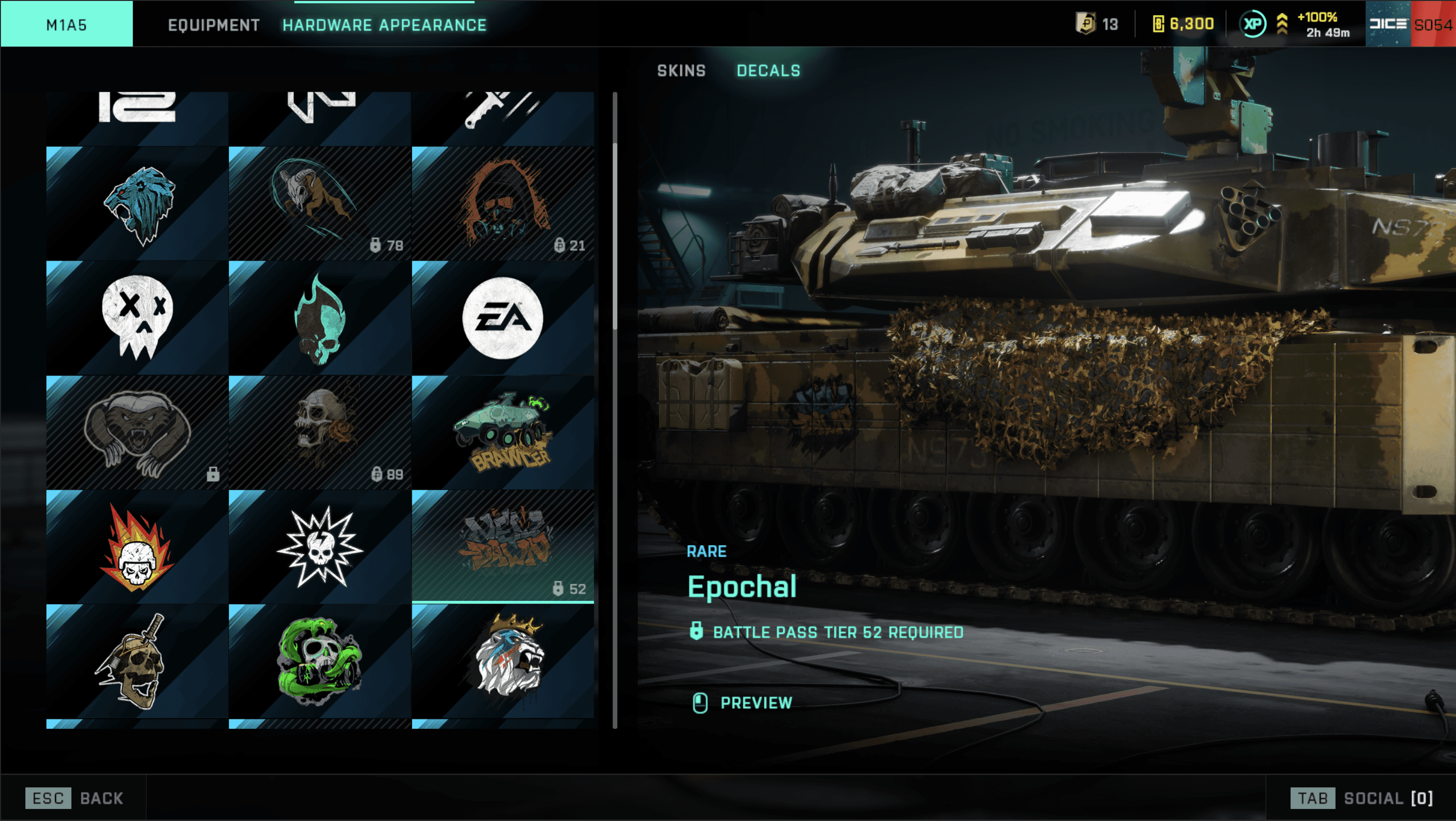Select the spiky starburst skull decal
1456x821 pixels.
(320, 547)
